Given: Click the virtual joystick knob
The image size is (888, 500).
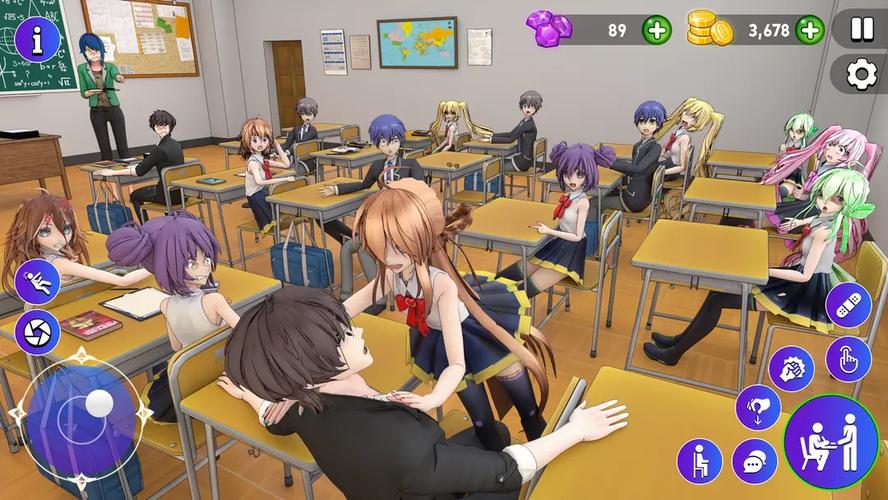Looking at the screenshot, I should 99,403.
